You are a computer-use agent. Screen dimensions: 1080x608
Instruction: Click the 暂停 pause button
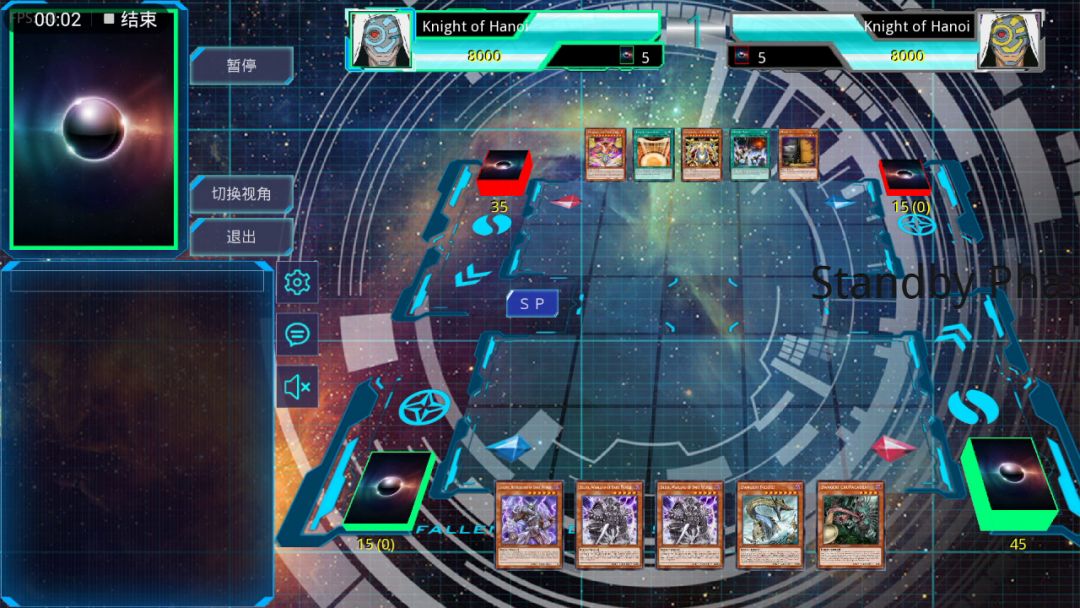pyautogui.click(x=241, y=65)
